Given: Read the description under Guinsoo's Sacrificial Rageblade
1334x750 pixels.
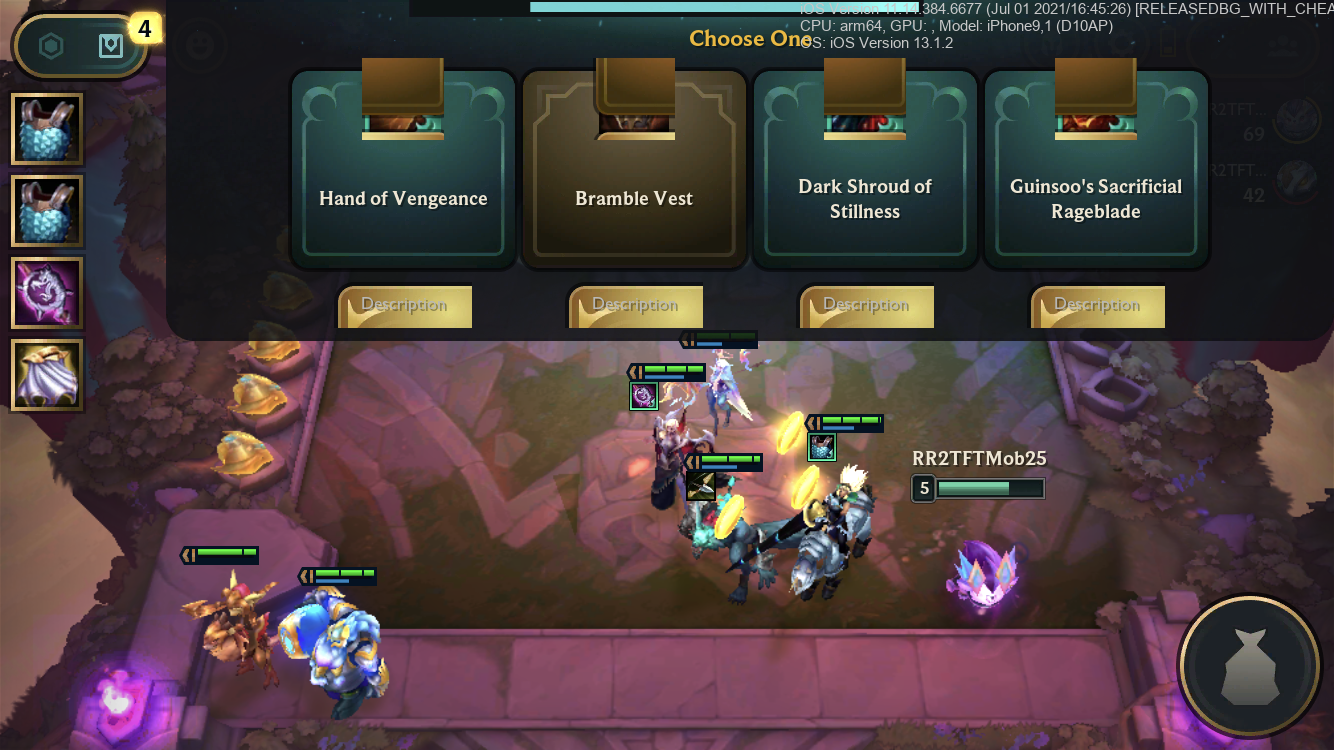Looking at the screenshot, I should coord(1098,306).
